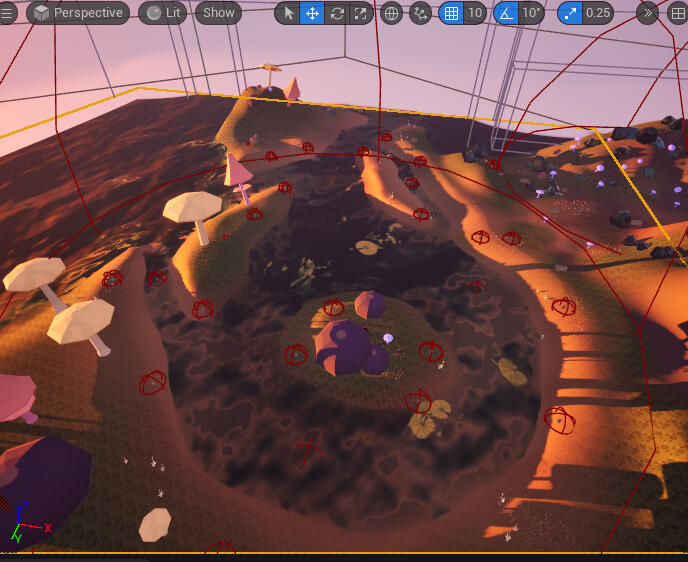Toggle scale snapping icon
Screen dimensions: 688x562
(x=571, y=13)
